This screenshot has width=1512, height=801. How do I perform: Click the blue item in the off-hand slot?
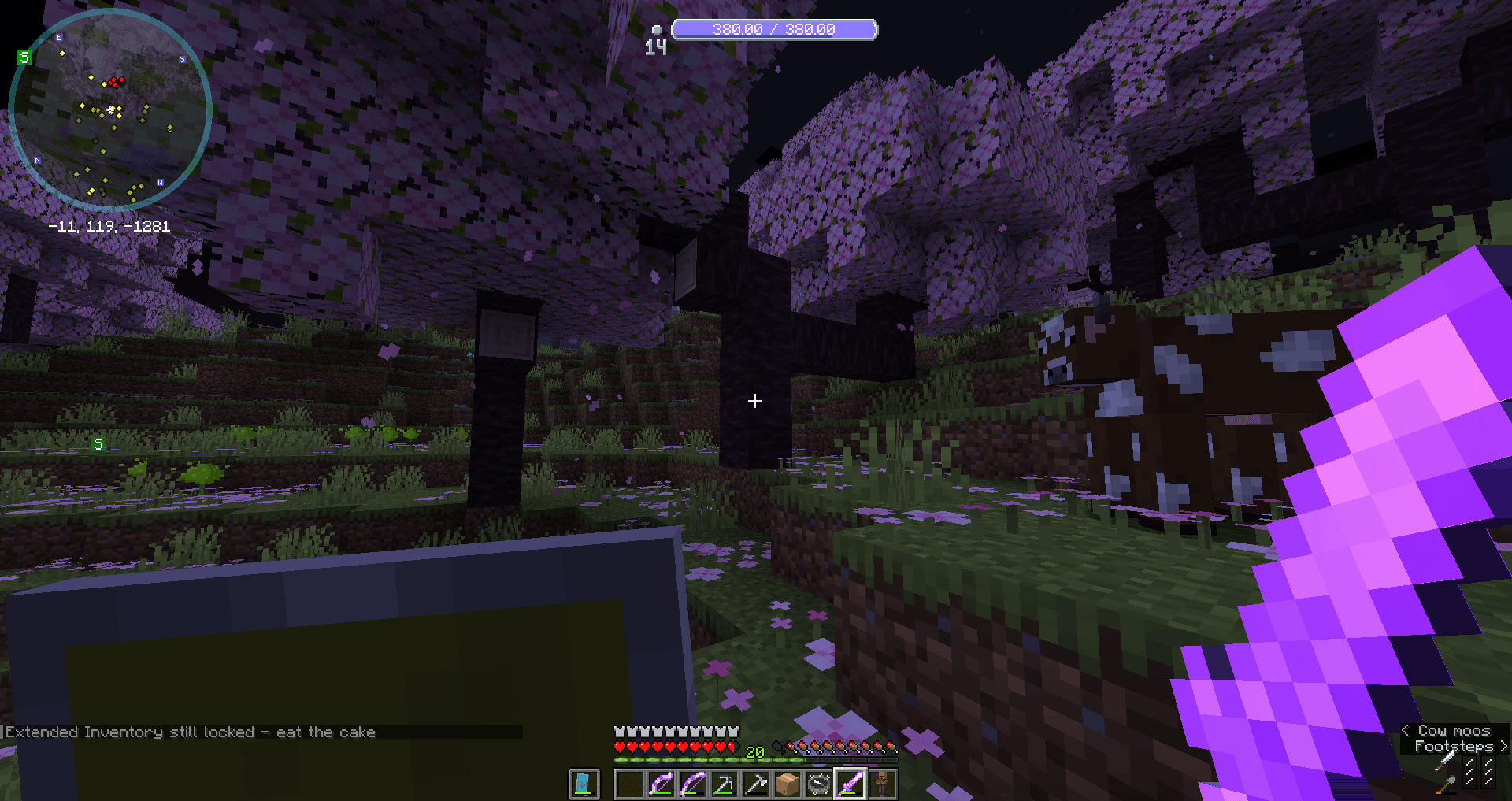[584, 784]
